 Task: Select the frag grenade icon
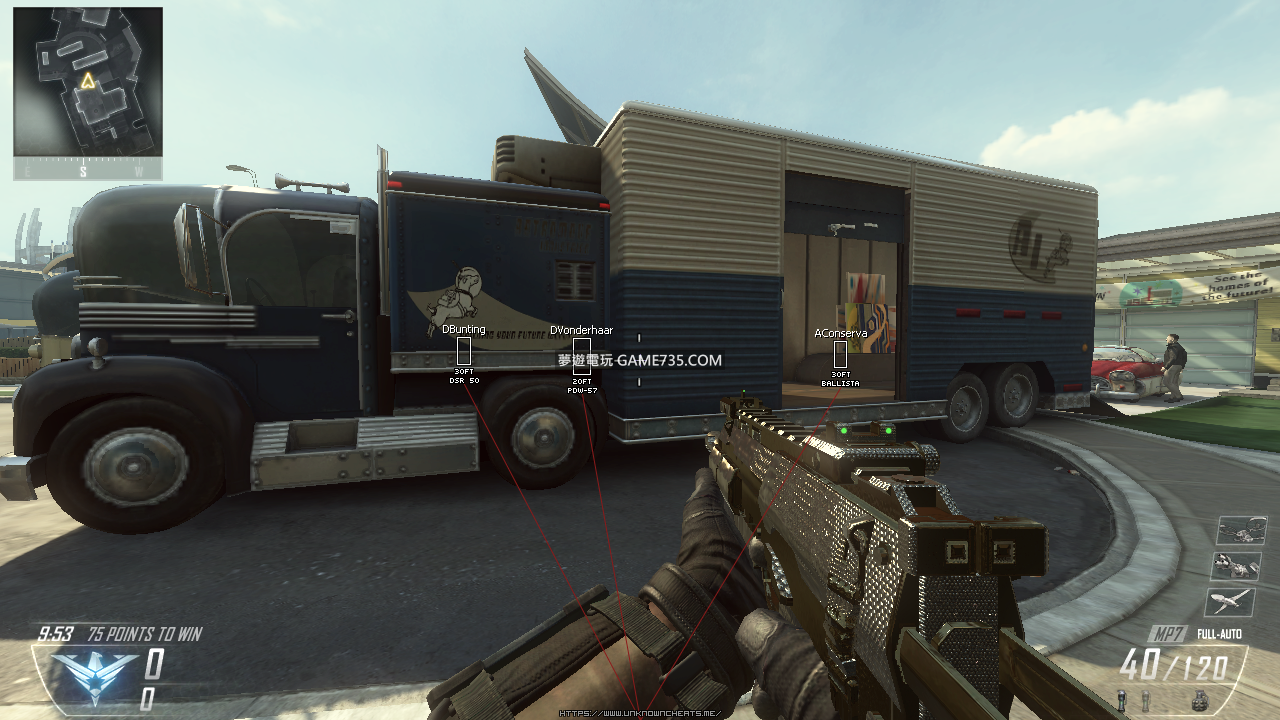click(x=1200, y=700)
